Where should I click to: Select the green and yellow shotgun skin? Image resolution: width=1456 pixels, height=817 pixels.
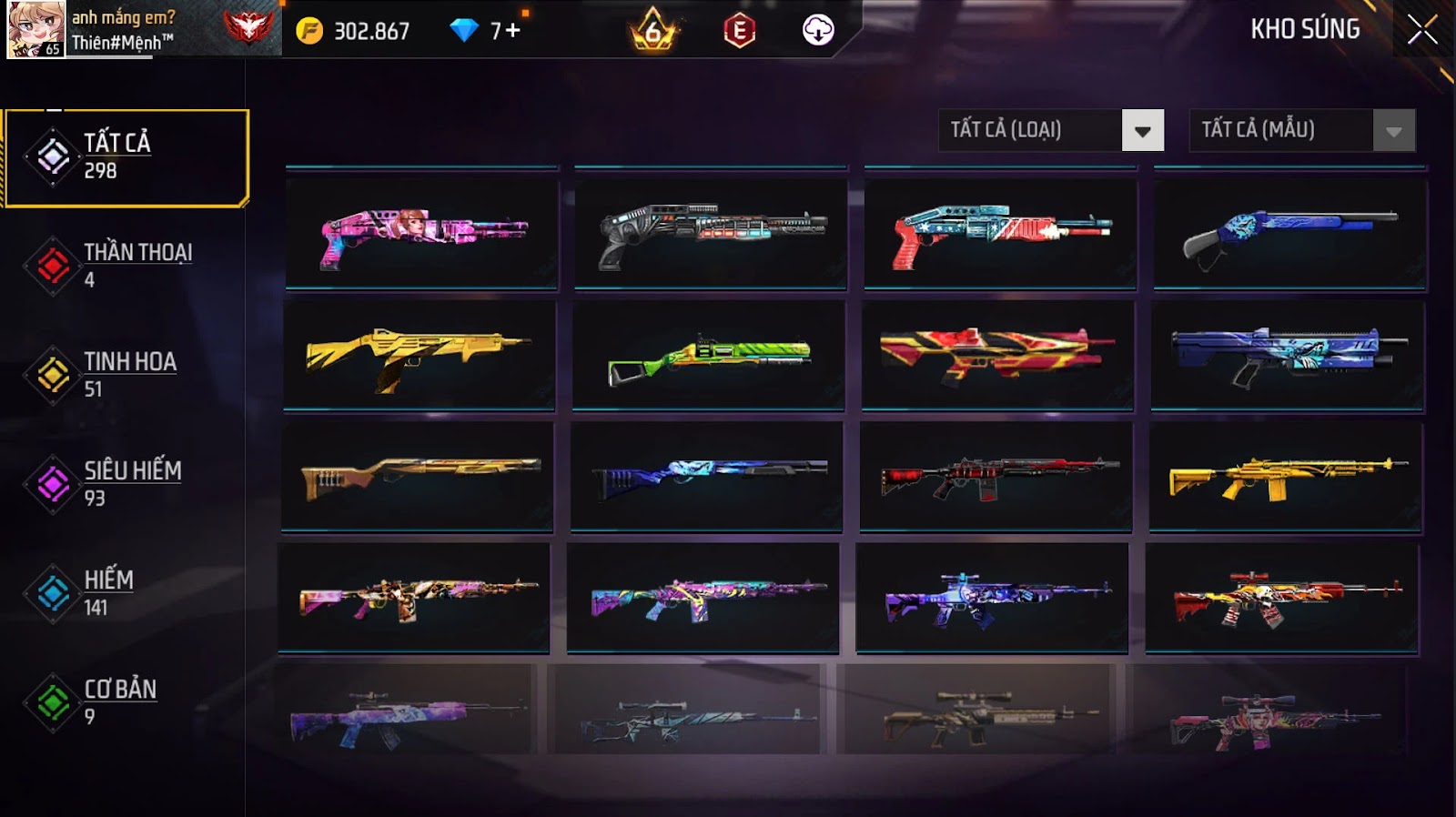pyautogui.click(x=708, y=357)
